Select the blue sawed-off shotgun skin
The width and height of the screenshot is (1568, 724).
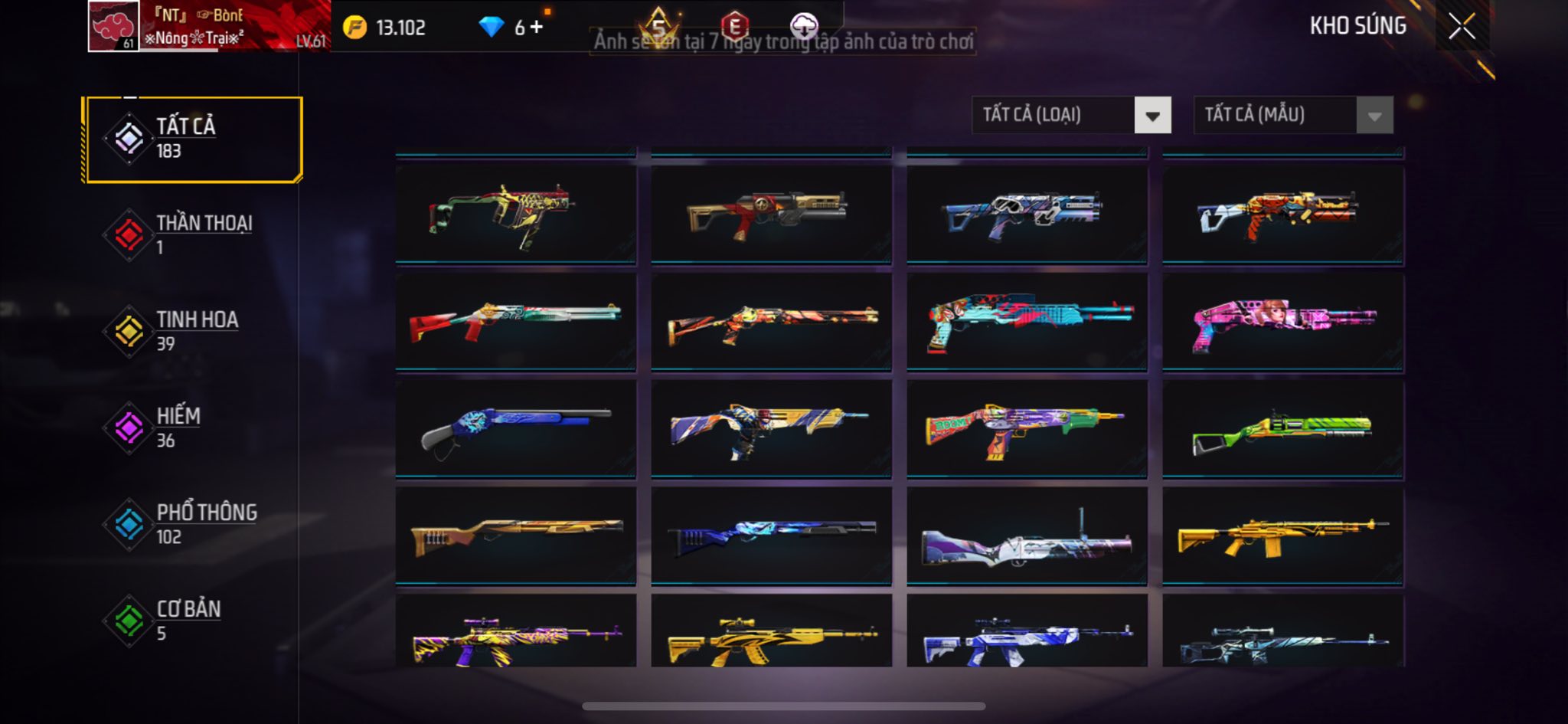[x=515, y=430]
